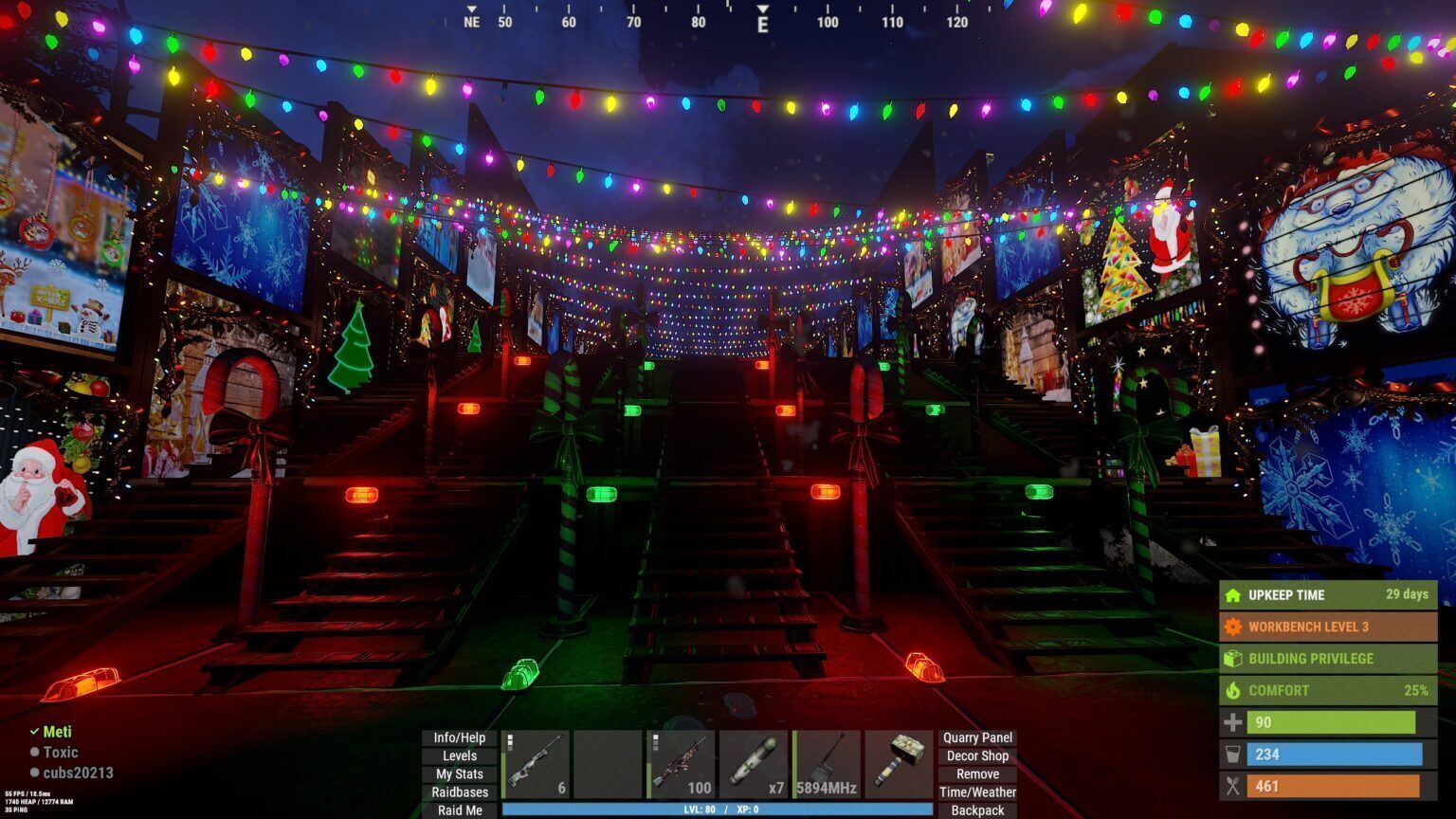
Task: Click the Upkeep Time house icon
Action: point(1233,595)
